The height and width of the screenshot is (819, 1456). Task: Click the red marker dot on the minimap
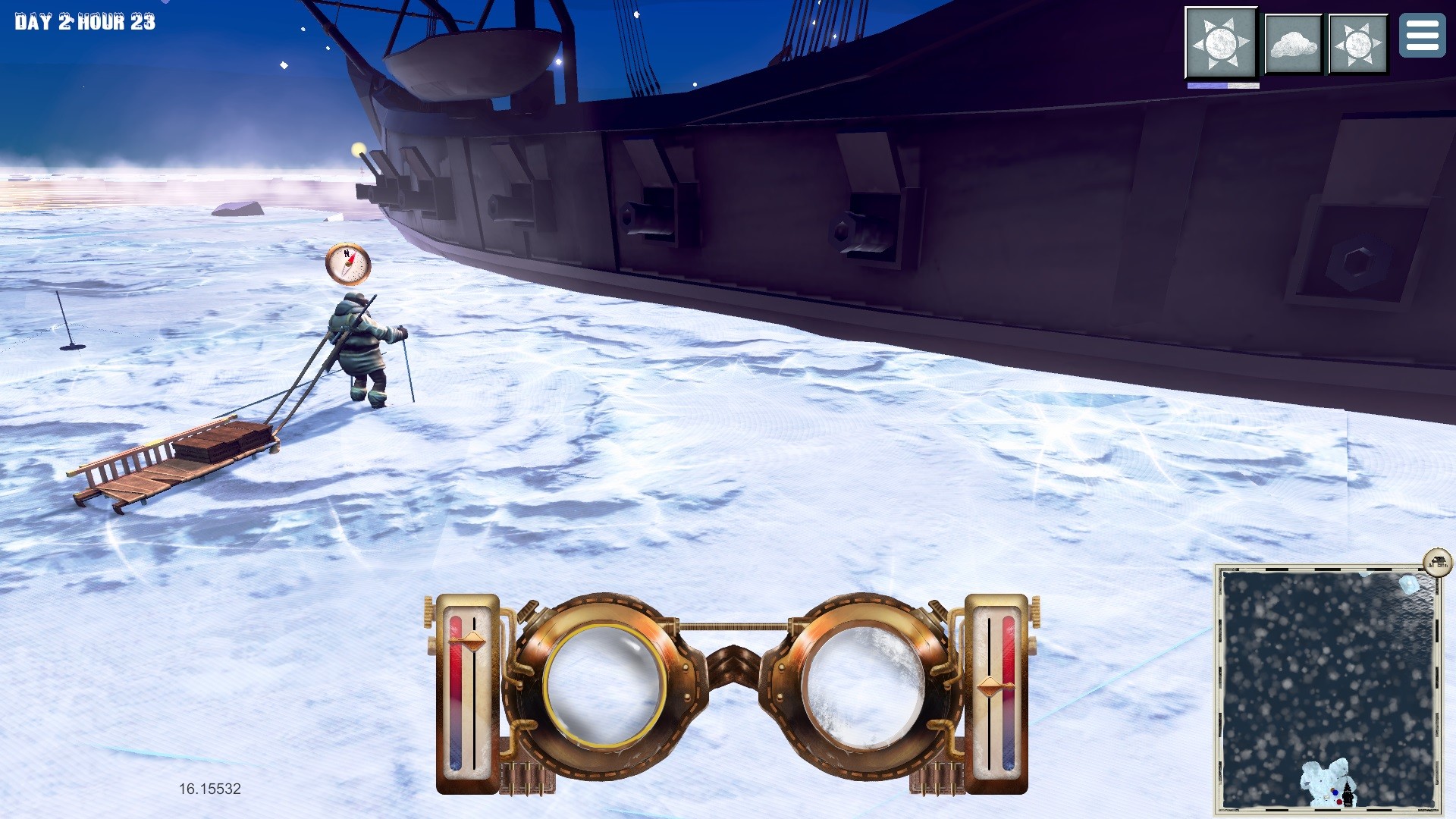point(1339,802)
